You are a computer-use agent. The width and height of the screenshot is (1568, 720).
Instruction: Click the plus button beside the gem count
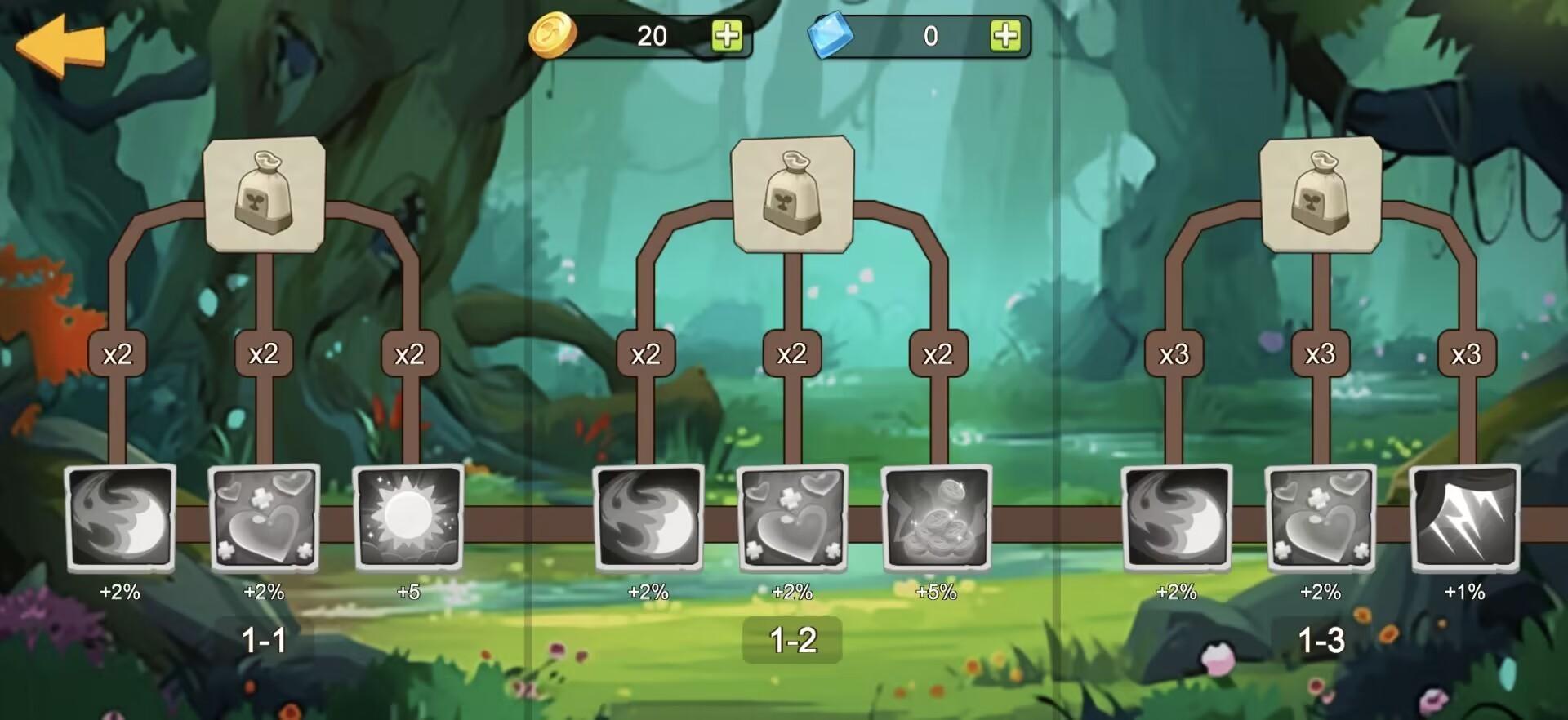pos(1008,36)
